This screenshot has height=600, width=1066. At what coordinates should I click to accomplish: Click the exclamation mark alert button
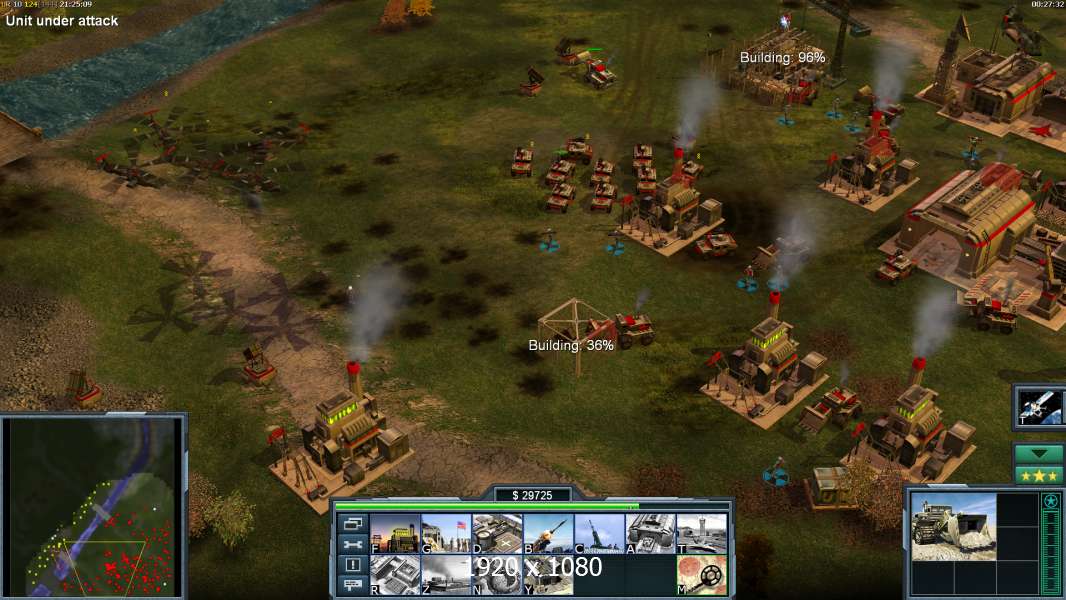352,565
